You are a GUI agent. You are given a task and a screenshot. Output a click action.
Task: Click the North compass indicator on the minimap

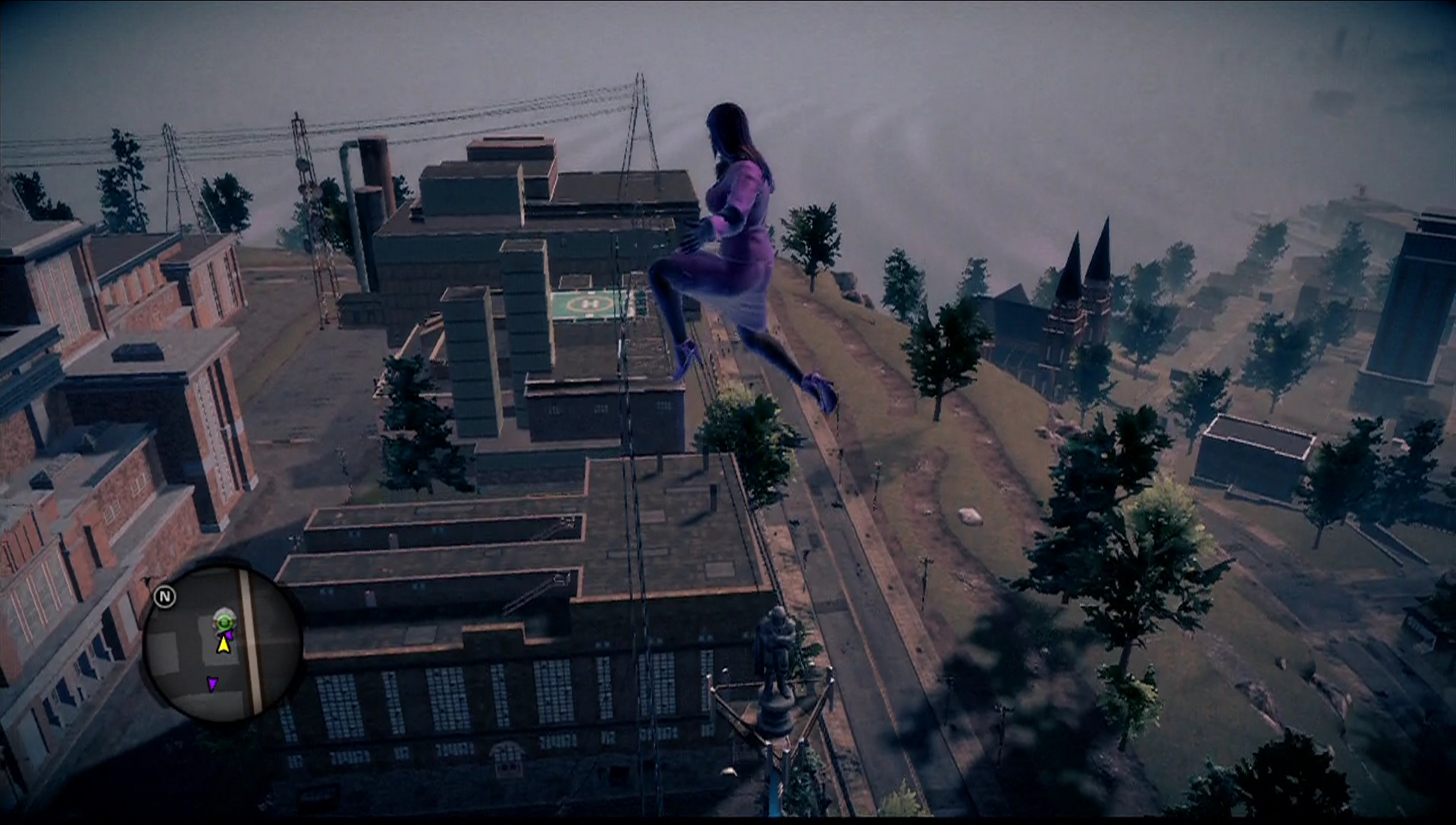[x=165, y=596]
